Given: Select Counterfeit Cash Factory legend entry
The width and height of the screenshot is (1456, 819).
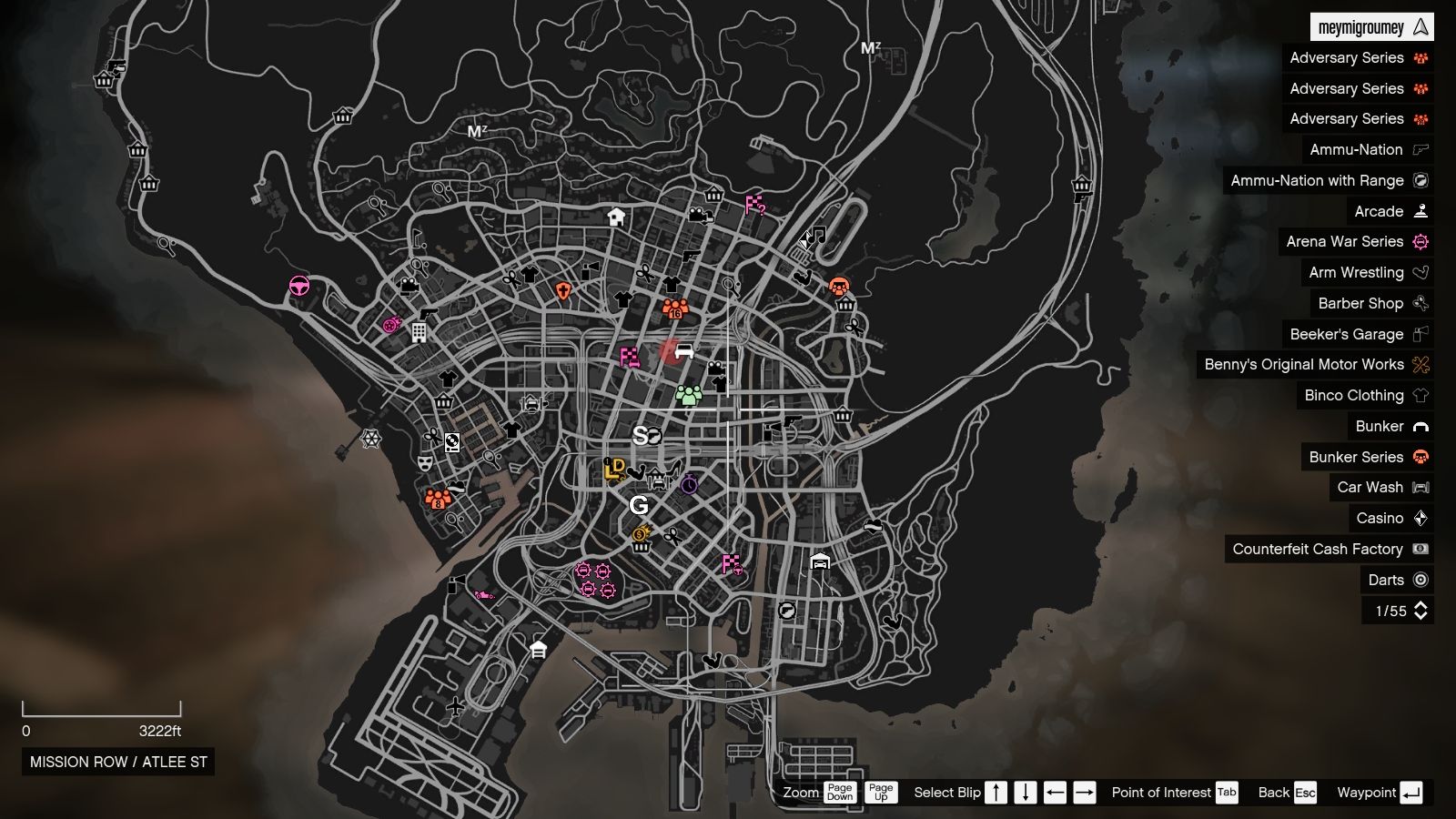Looking at the screenshot, I should 1329,549.
